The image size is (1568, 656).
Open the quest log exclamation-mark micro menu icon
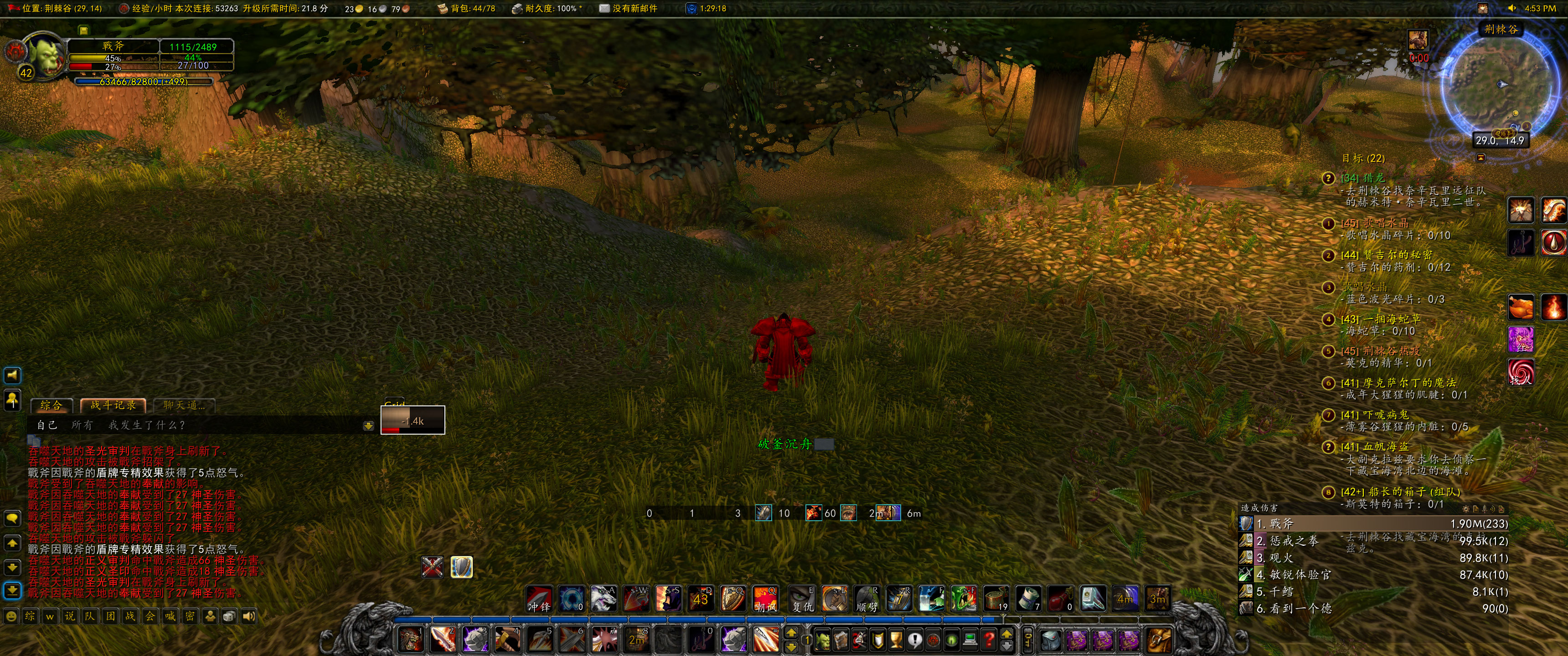pyautogui.click(x=915, y=640)
